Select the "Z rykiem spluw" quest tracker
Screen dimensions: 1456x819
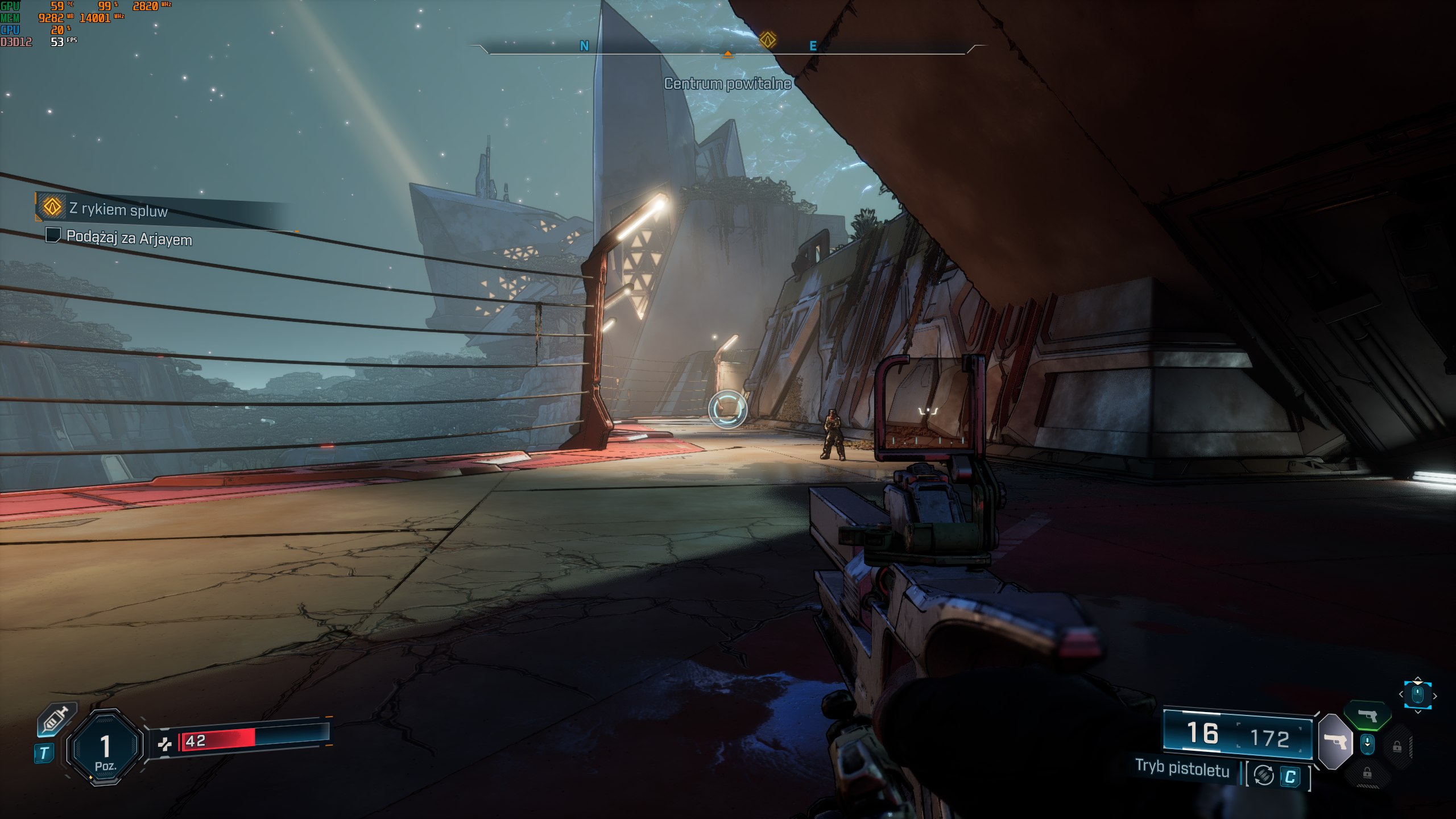(118, 209)
